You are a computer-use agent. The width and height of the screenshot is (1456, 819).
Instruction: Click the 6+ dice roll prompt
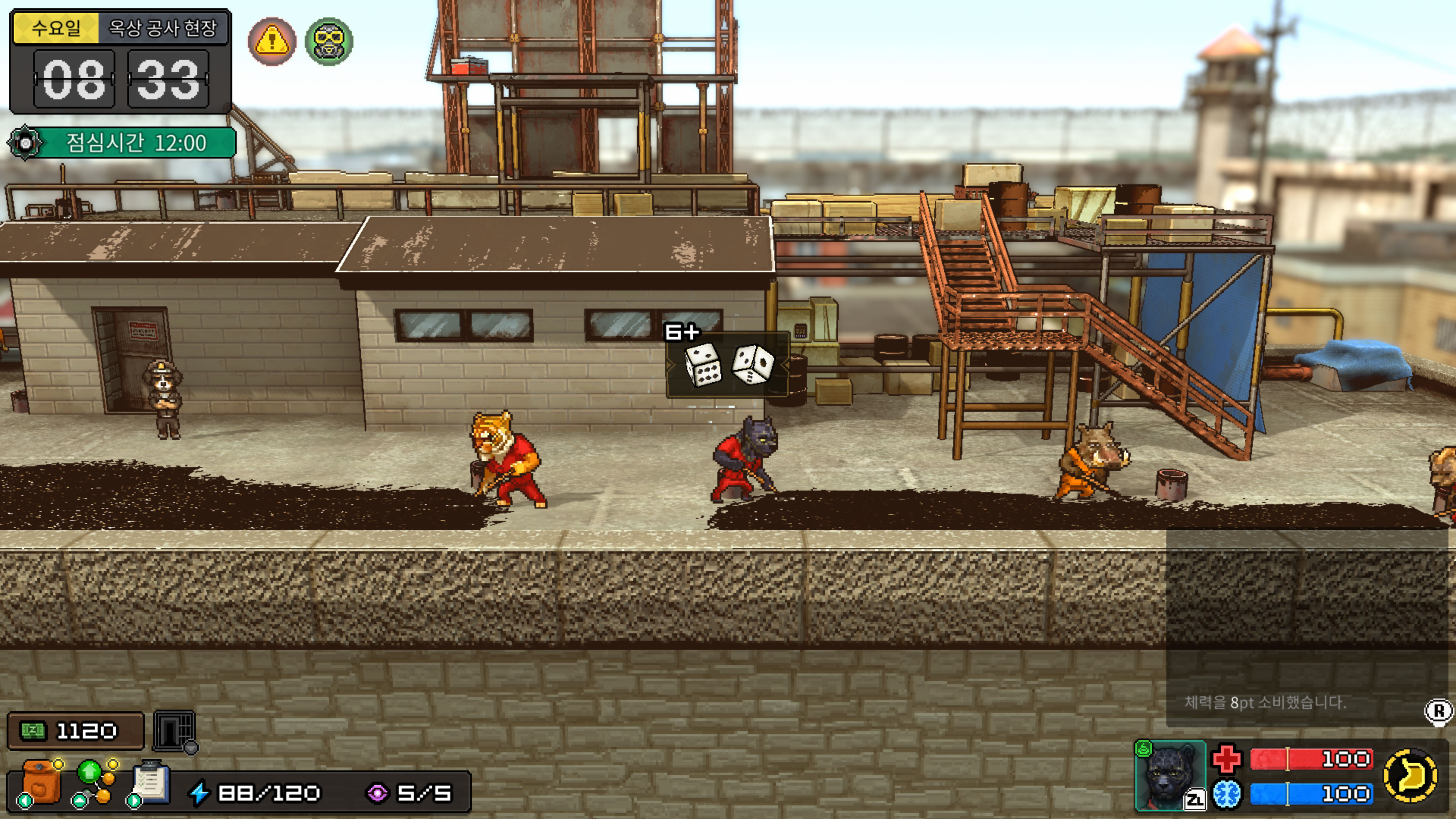pos(727,364)
